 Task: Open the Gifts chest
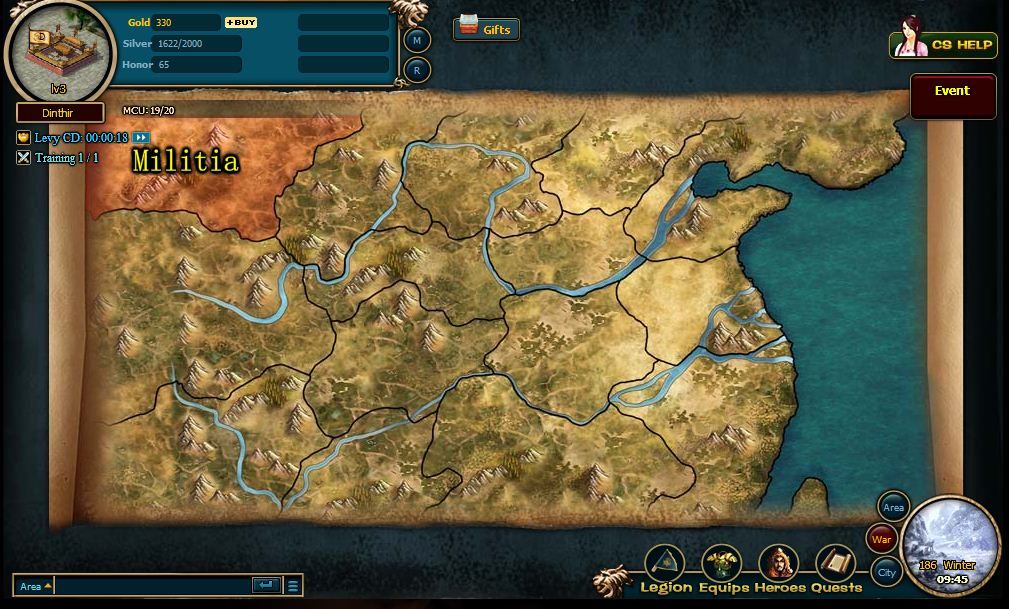[486, 29]
